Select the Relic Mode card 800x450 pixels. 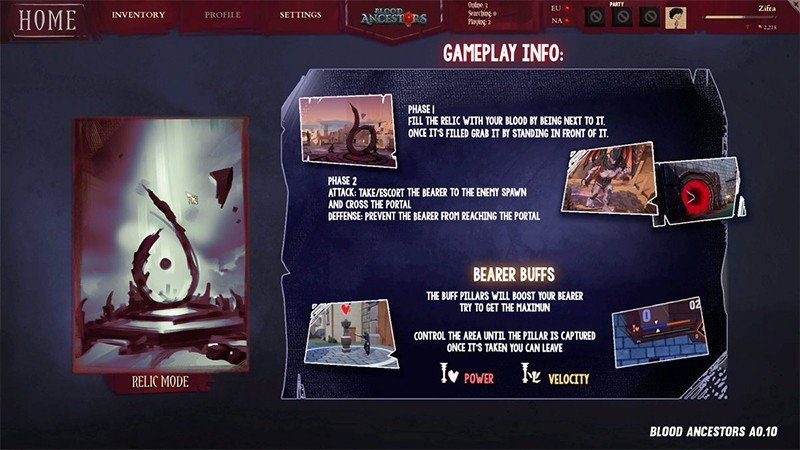coord(160,250)
